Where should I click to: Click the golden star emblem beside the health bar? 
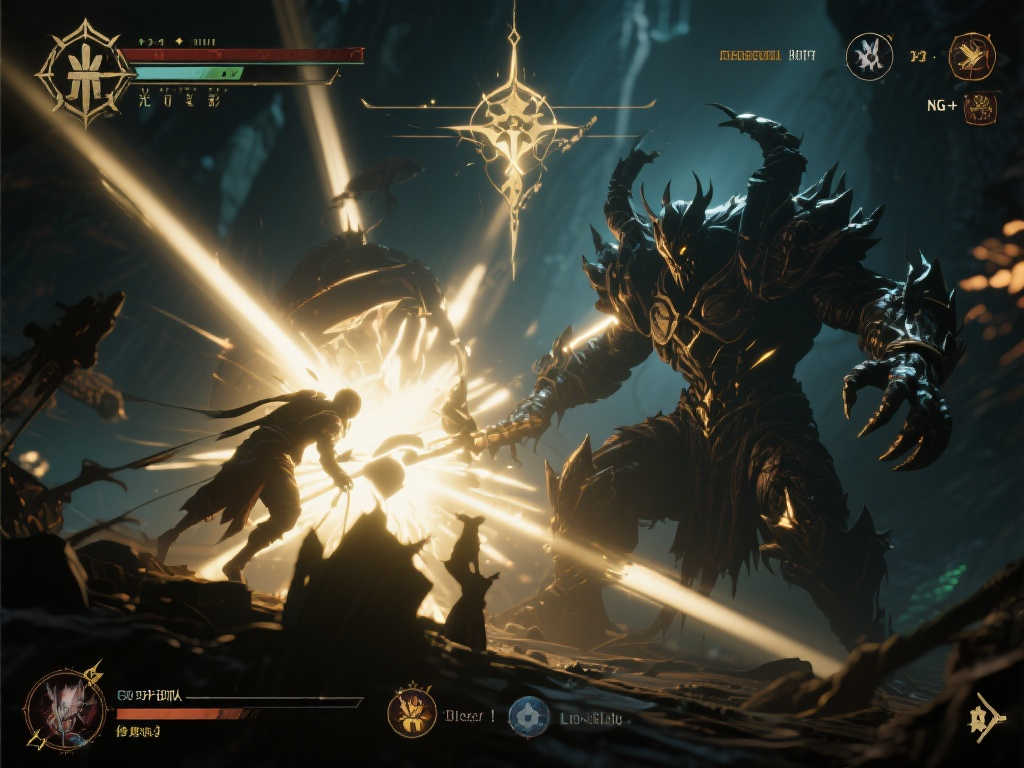[85, 73]
